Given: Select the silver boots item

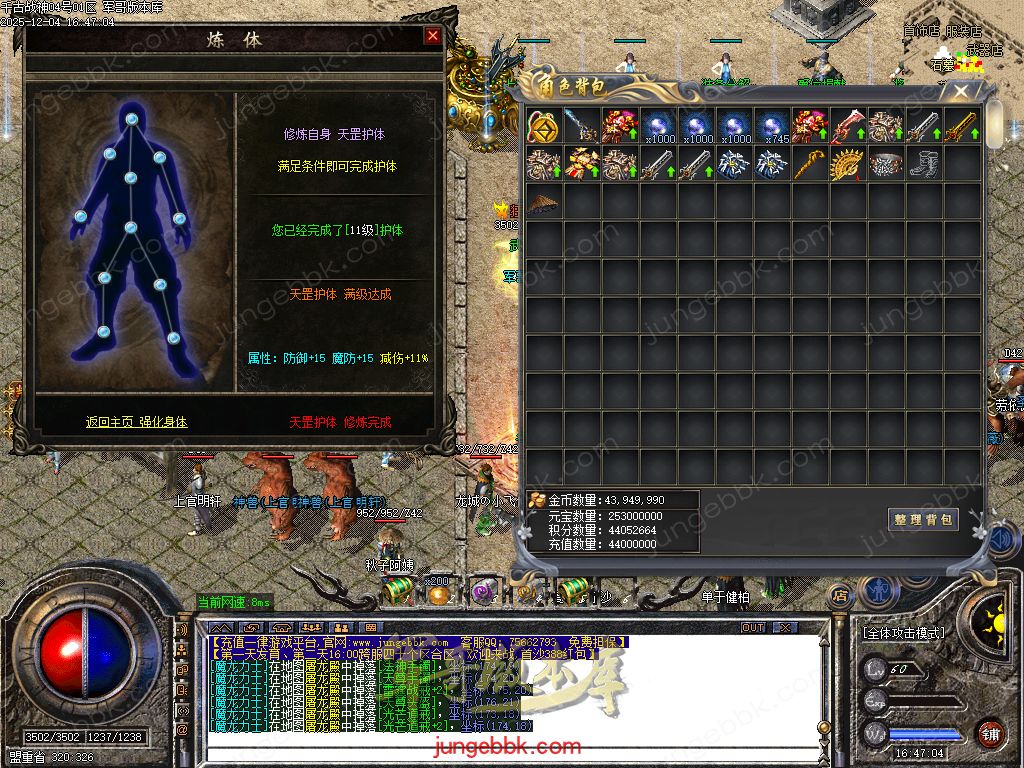Looking at the screenshot, I should [923, 164].
